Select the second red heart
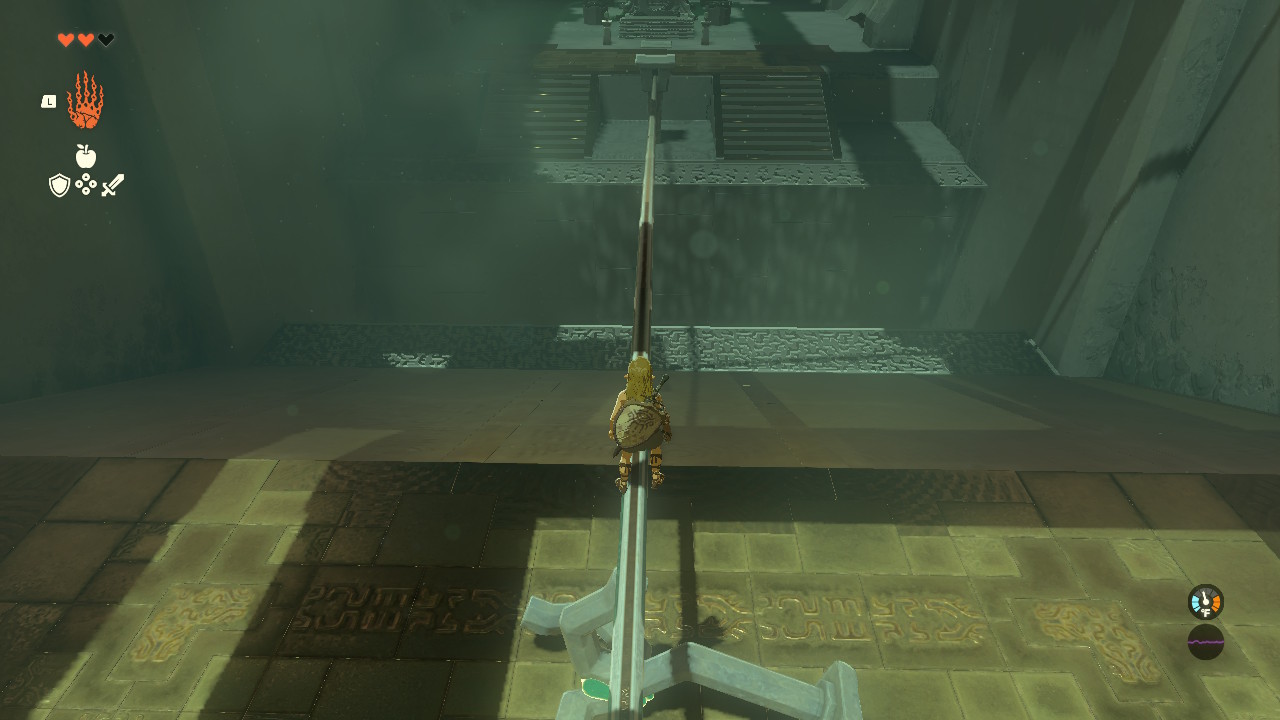This screenshot has width=1280, height=720. 85,38
